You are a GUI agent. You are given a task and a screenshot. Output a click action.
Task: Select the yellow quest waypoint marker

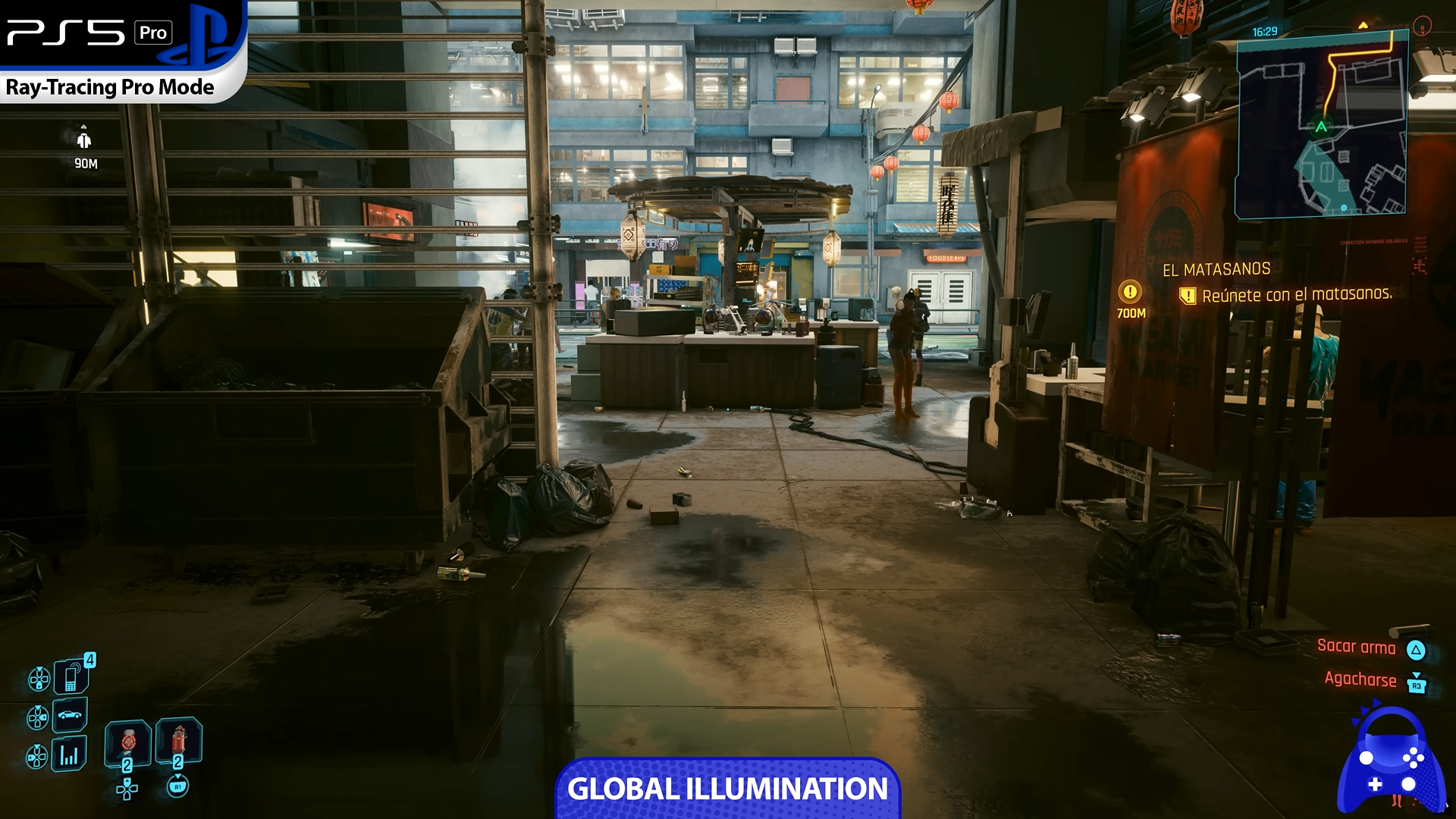pyautogui.click(x=1130, y=291)
